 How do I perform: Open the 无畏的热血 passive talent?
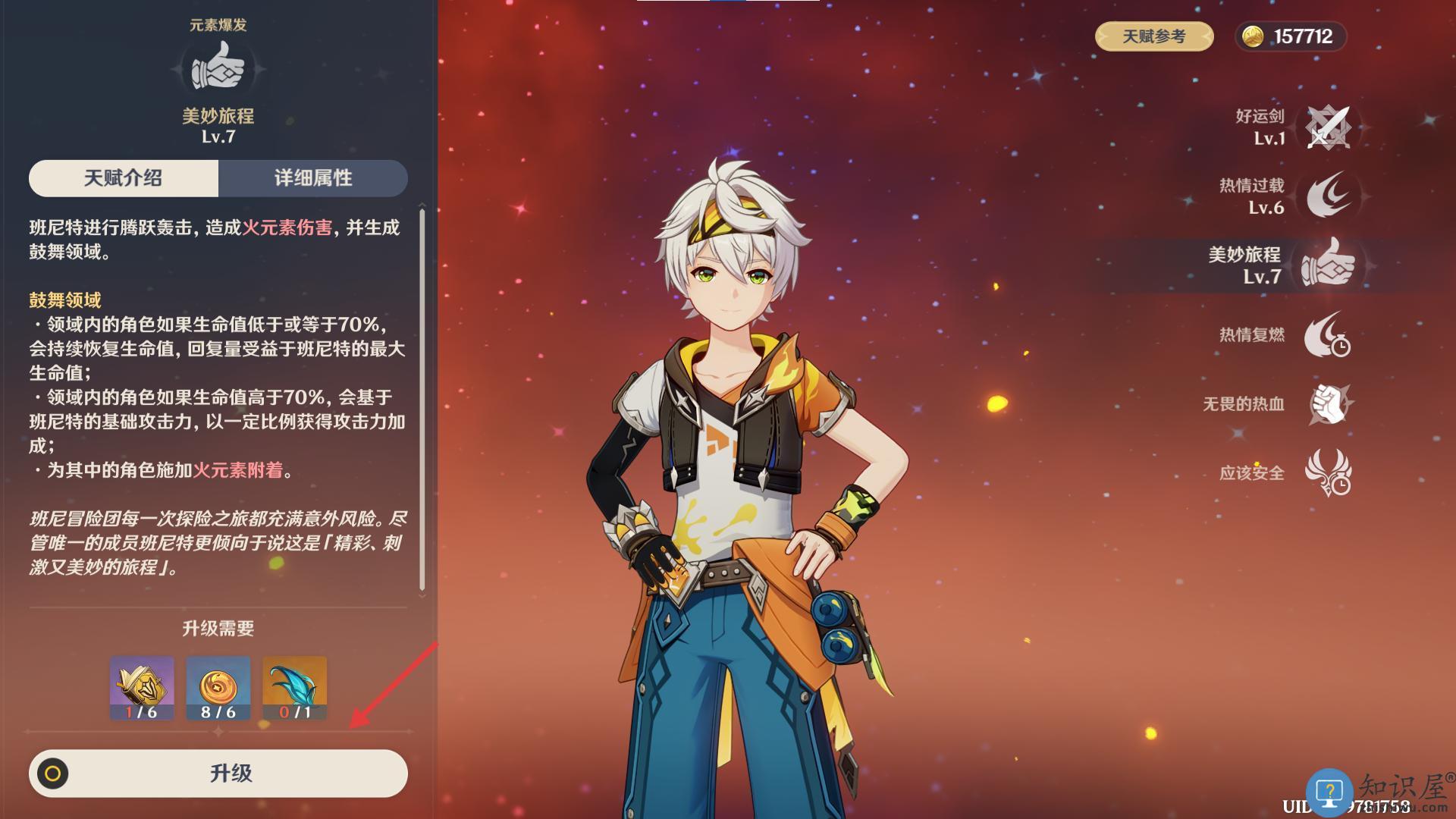[x=1329, y=403]
